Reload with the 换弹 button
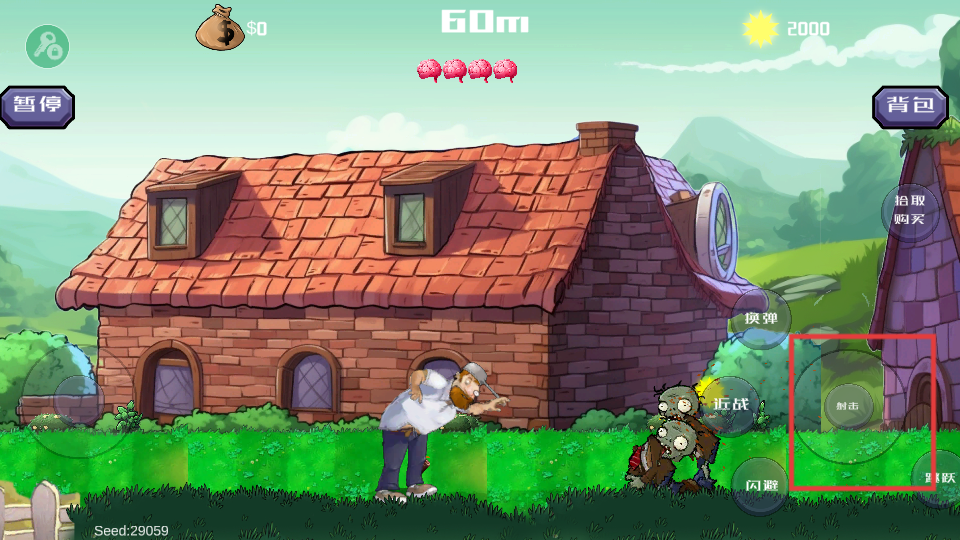Screen dimensions: 960x540 (x=761, y=319)
